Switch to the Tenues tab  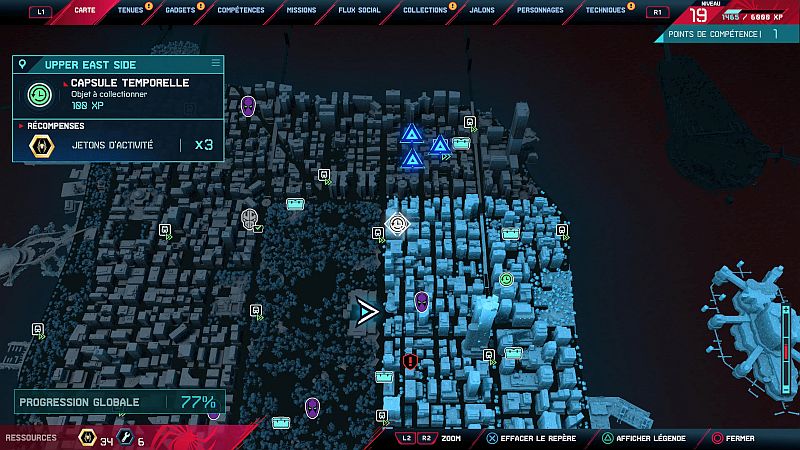(130, 10)
